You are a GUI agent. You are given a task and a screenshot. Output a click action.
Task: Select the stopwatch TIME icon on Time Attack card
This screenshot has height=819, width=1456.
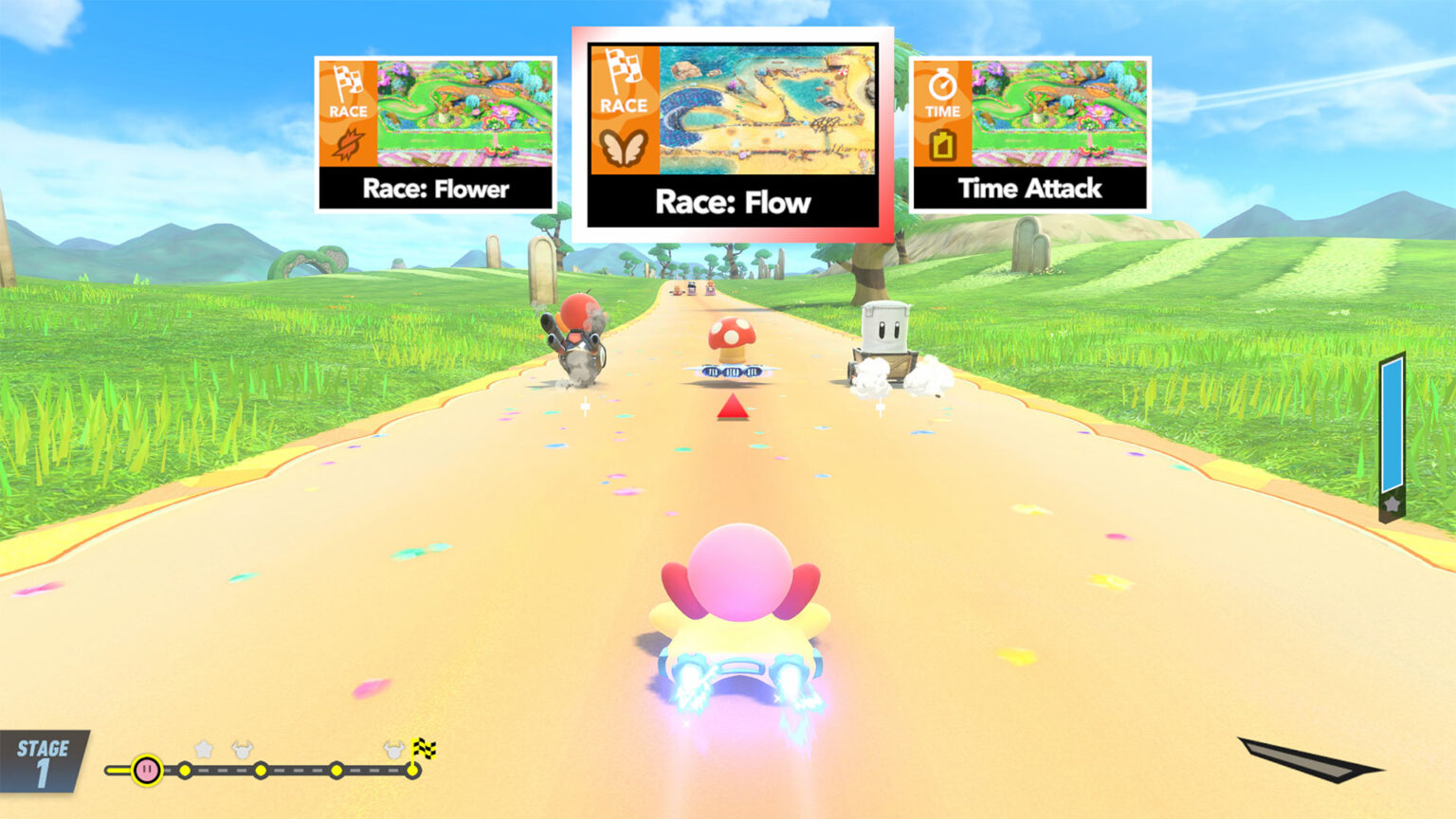pyautogui.click(x=941, y=83)
